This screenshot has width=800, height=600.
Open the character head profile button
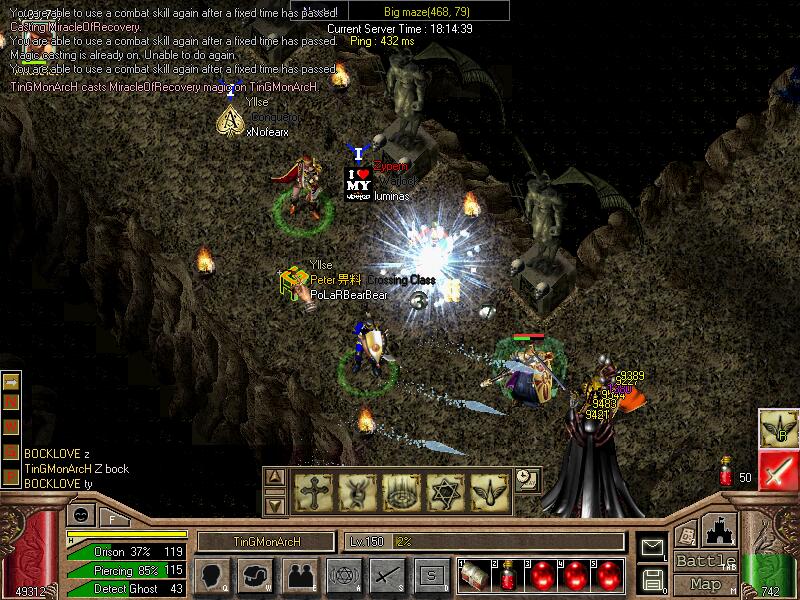(x=212, y=575)
